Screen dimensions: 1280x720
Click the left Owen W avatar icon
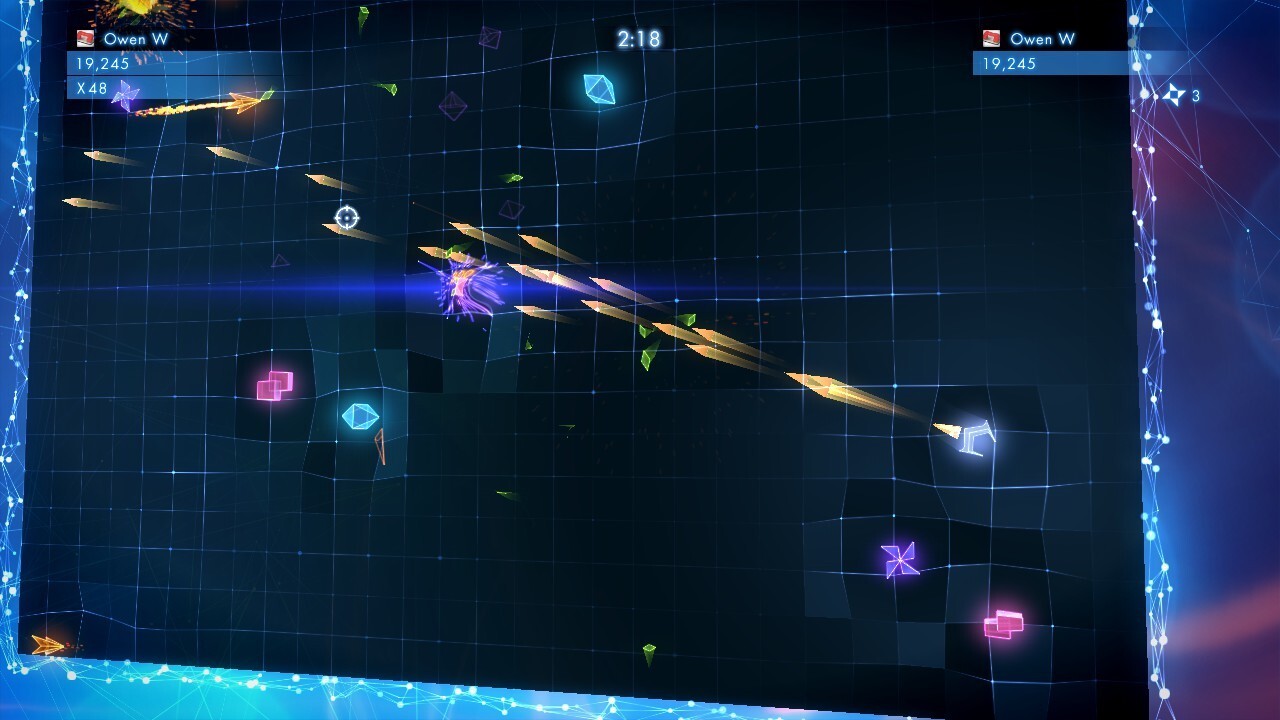pyautogui.click(x=83, y=38)
